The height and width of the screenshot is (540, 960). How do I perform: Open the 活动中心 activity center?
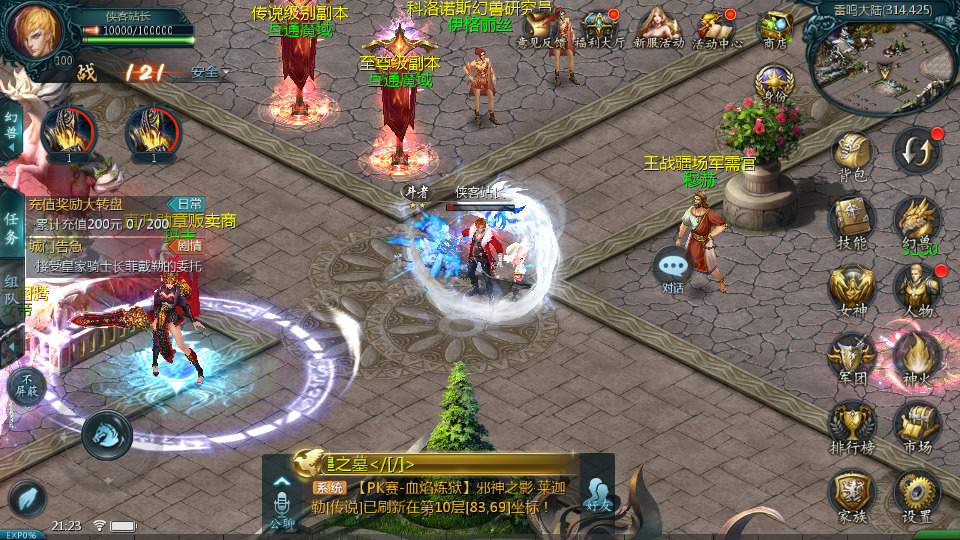(x=717, y=29)
